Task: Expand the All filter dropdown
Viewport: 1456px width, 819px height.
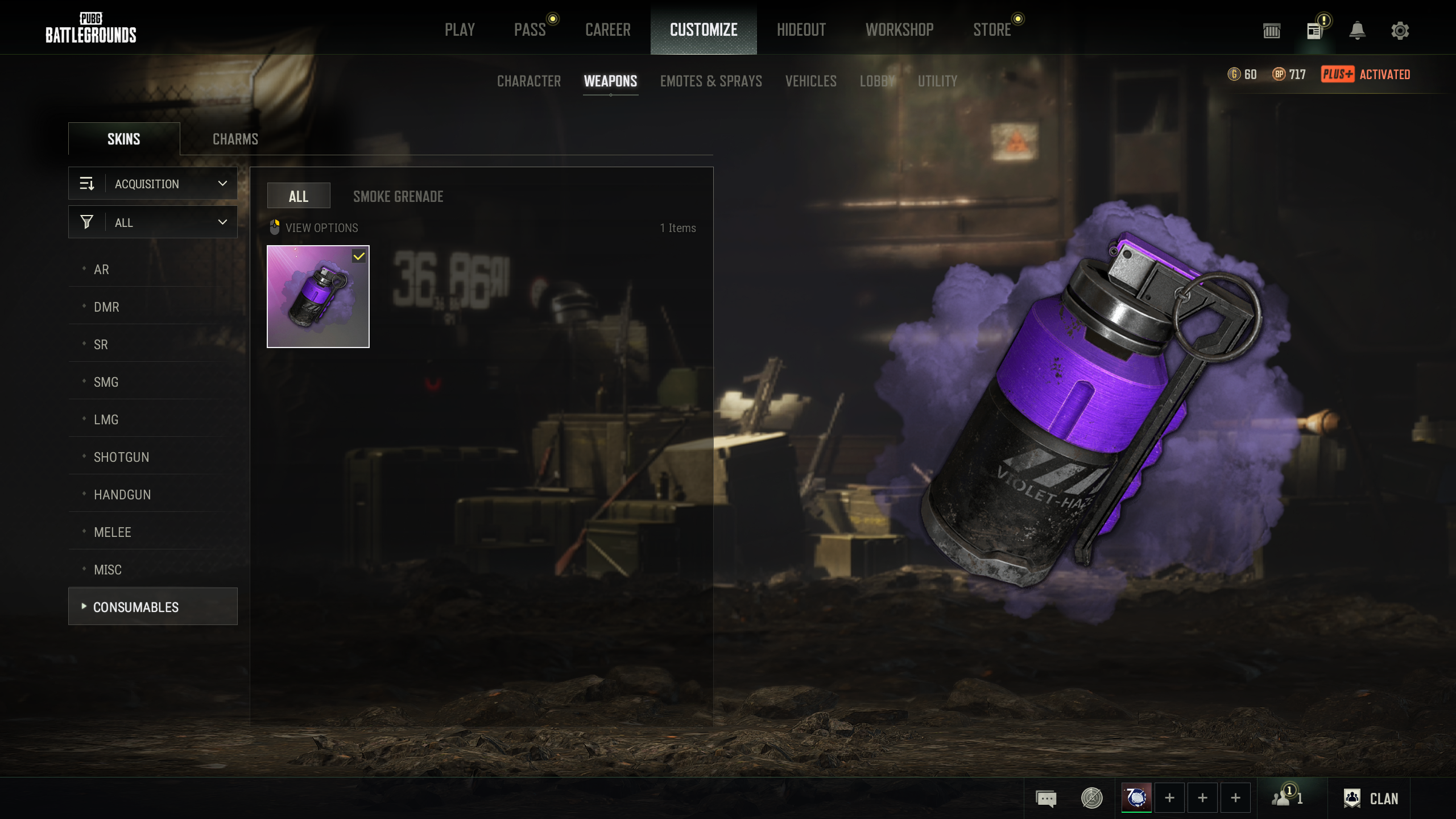Action: click(x=153, y=222)
